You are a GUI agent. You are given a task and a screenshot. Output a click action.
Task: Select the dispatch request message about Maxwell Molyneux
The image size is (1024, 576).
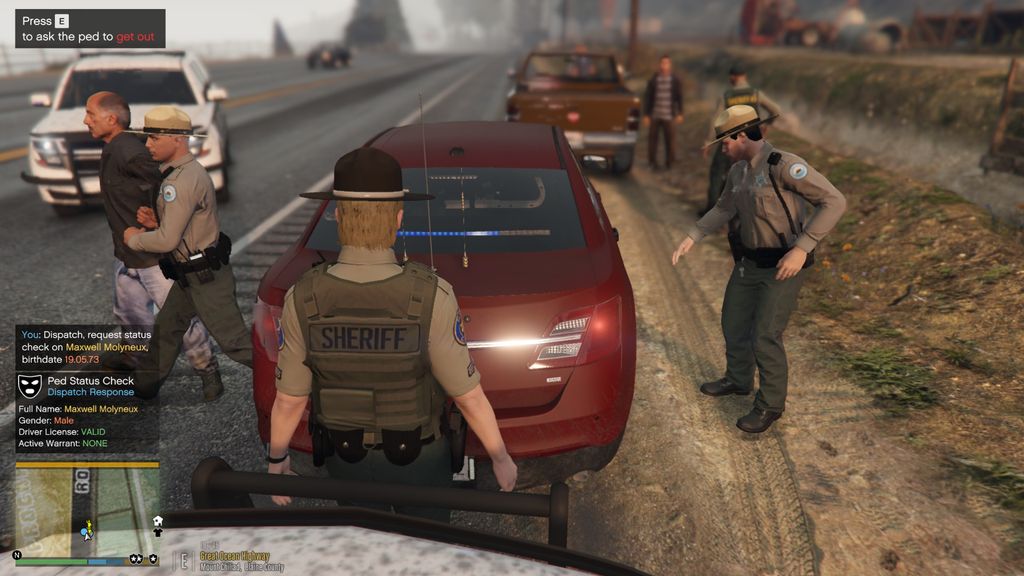86,346
